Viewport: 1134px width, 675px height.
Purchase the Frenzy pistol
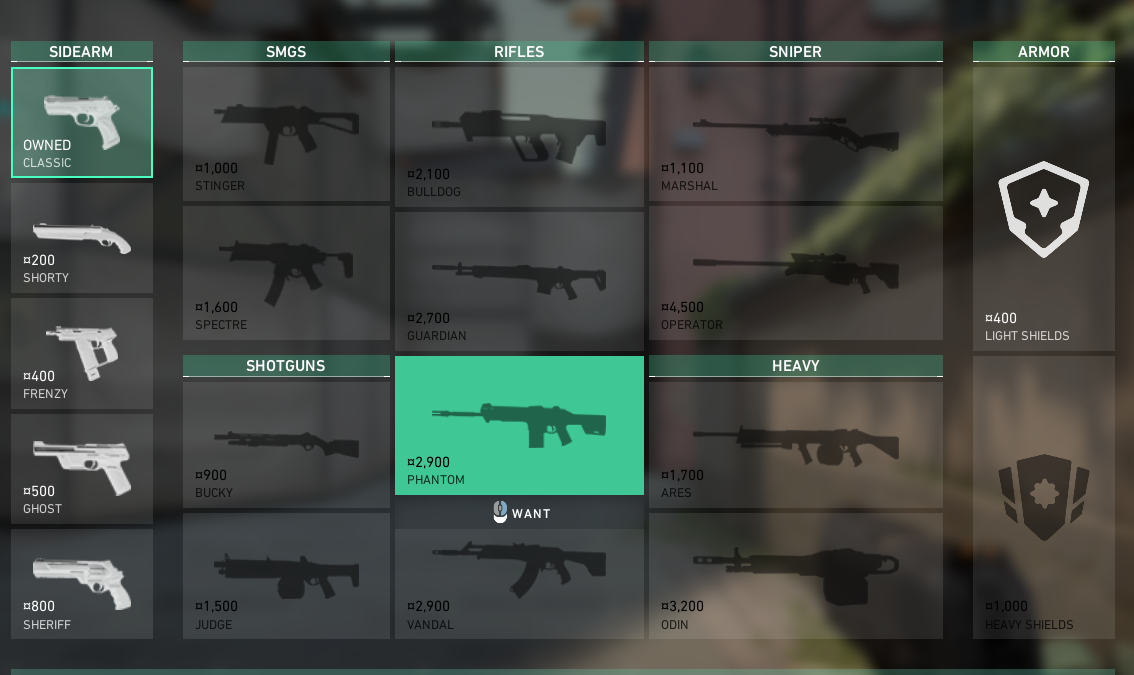point(82,353)
